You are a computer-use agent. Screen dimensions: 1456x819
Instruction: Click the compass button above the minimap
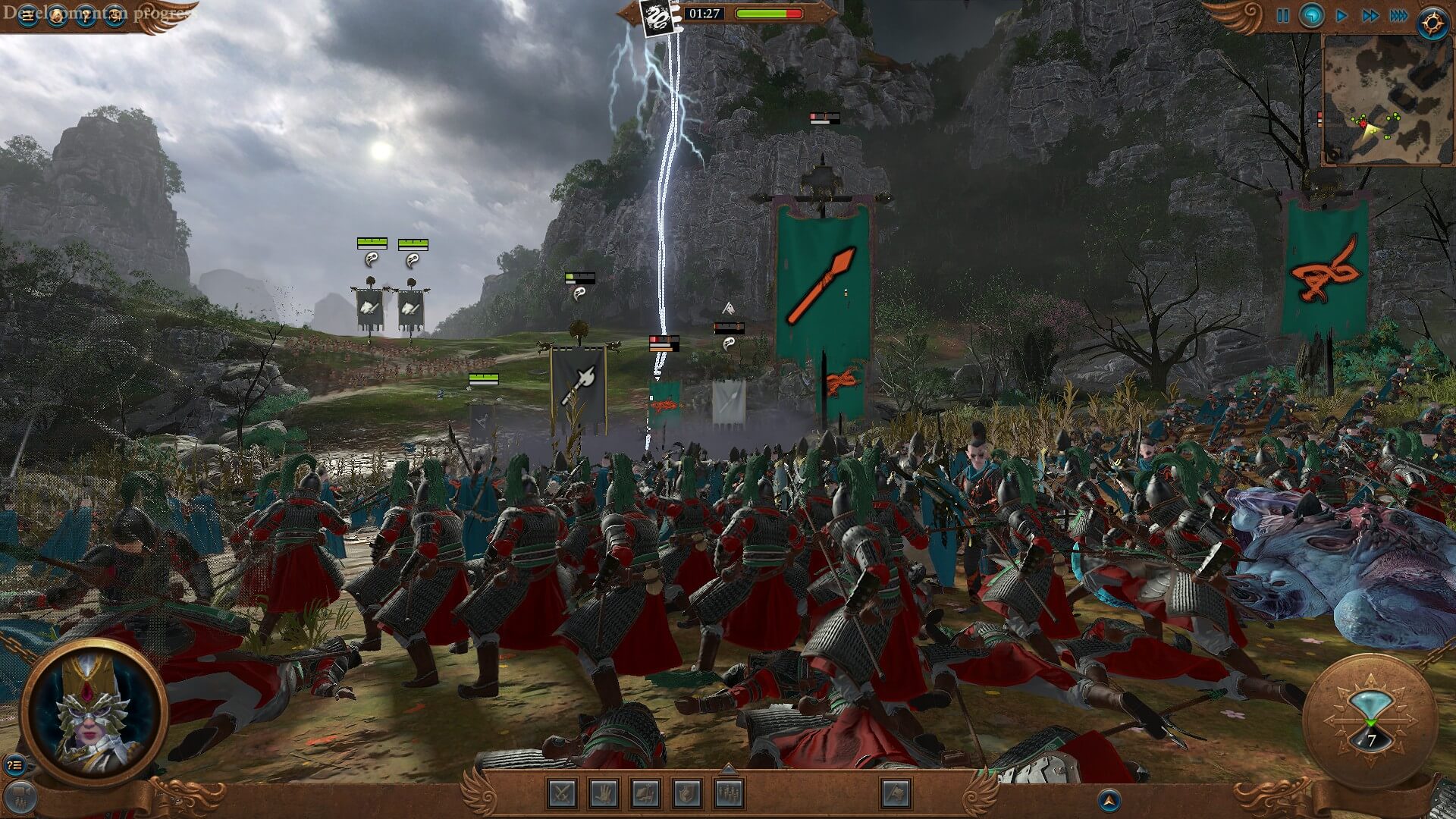pyautogui.click(x=1432, y=23)
